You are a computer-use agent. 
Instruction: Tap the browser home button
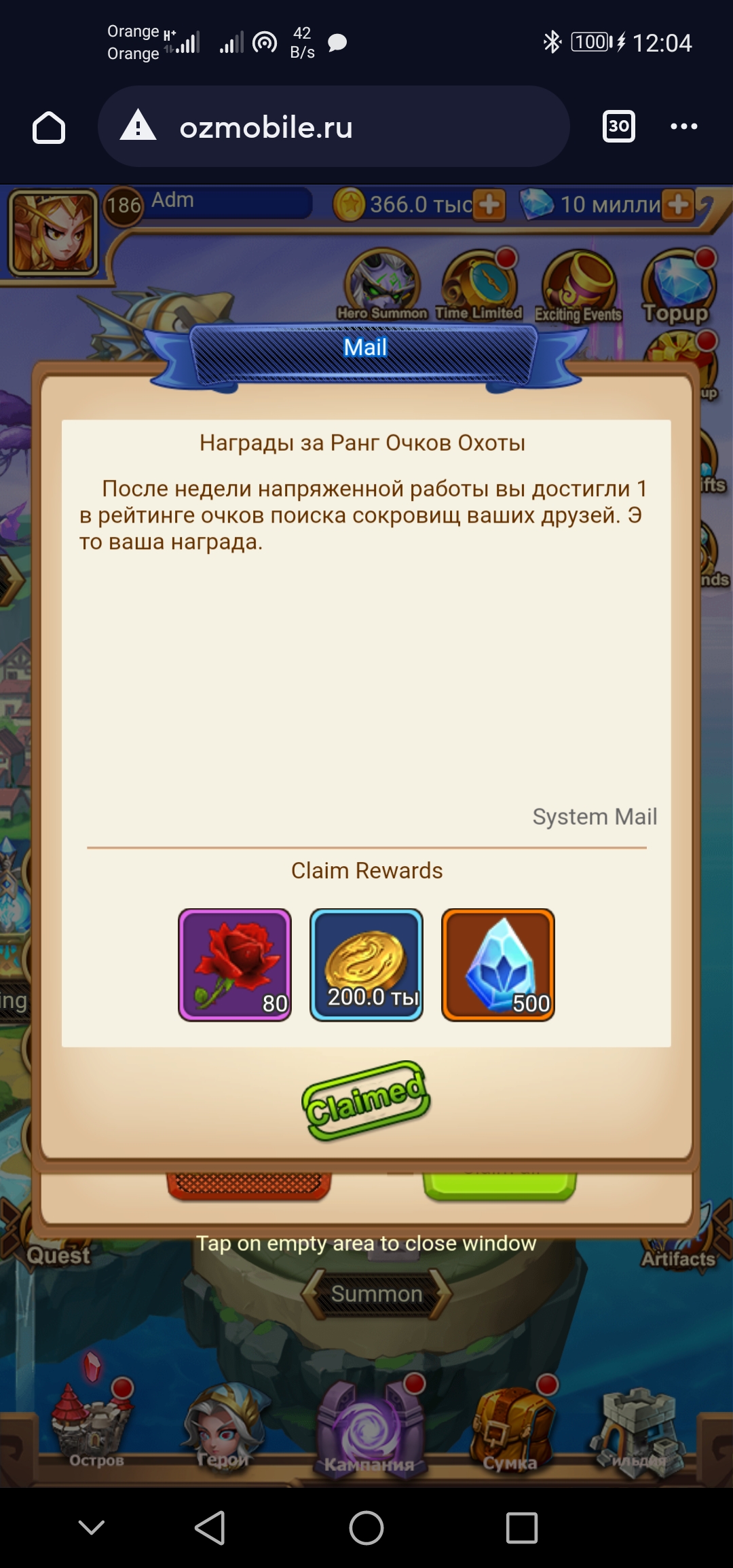pyautogui.click(x=49, y=127)
